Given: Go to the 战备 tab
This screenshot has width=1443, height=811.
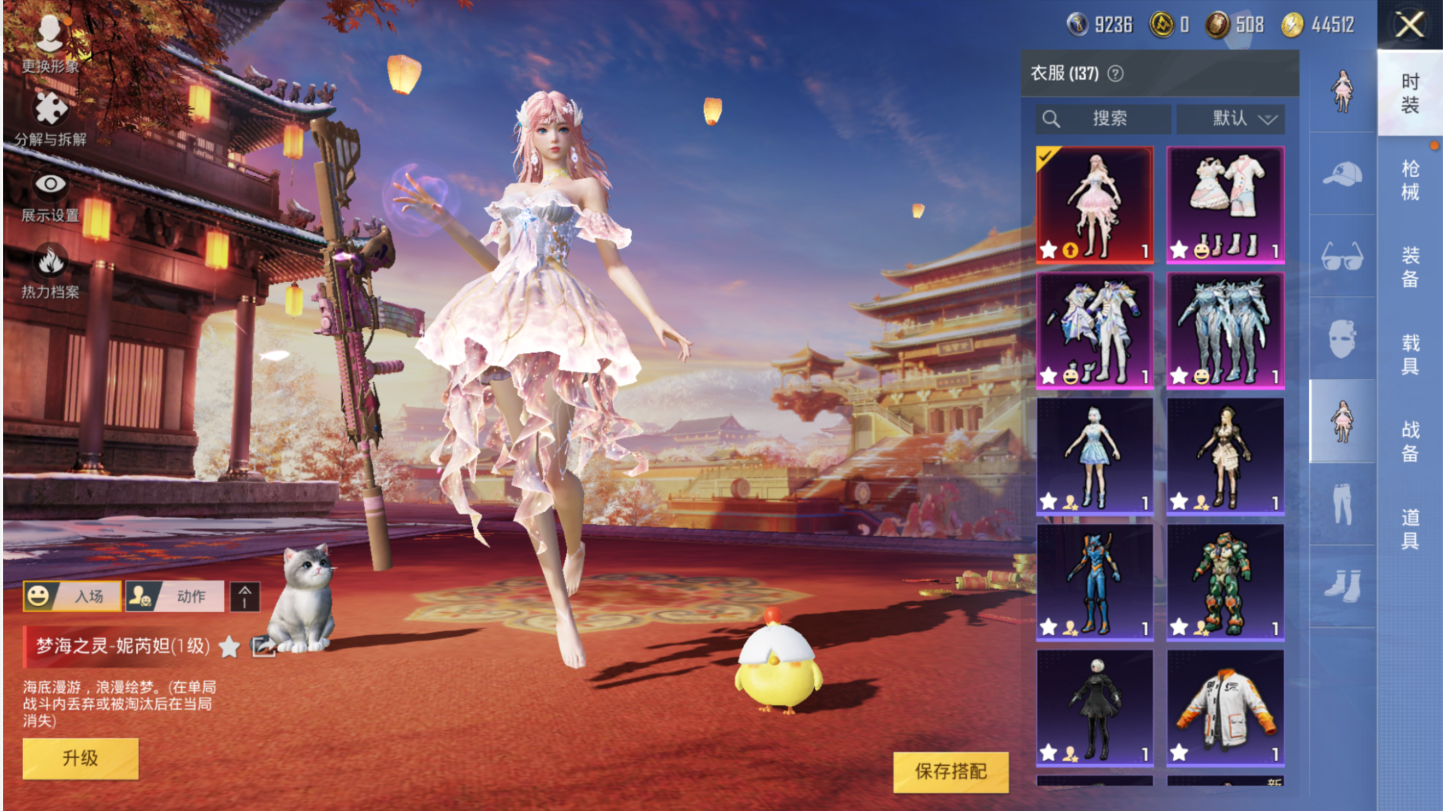Looking at the screenshot, I should [1409, 441].
